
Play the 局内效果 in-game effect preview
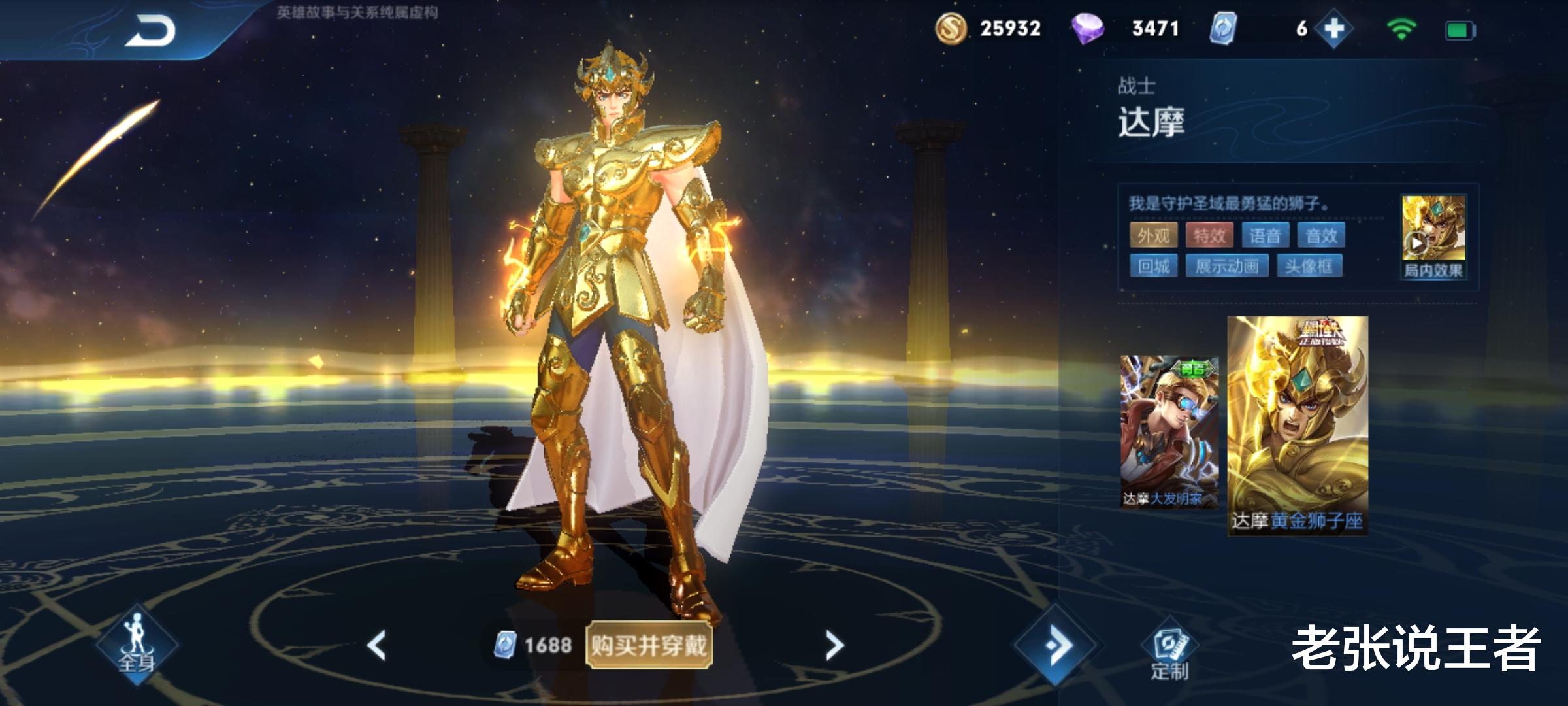click(x=1433, y=237)
